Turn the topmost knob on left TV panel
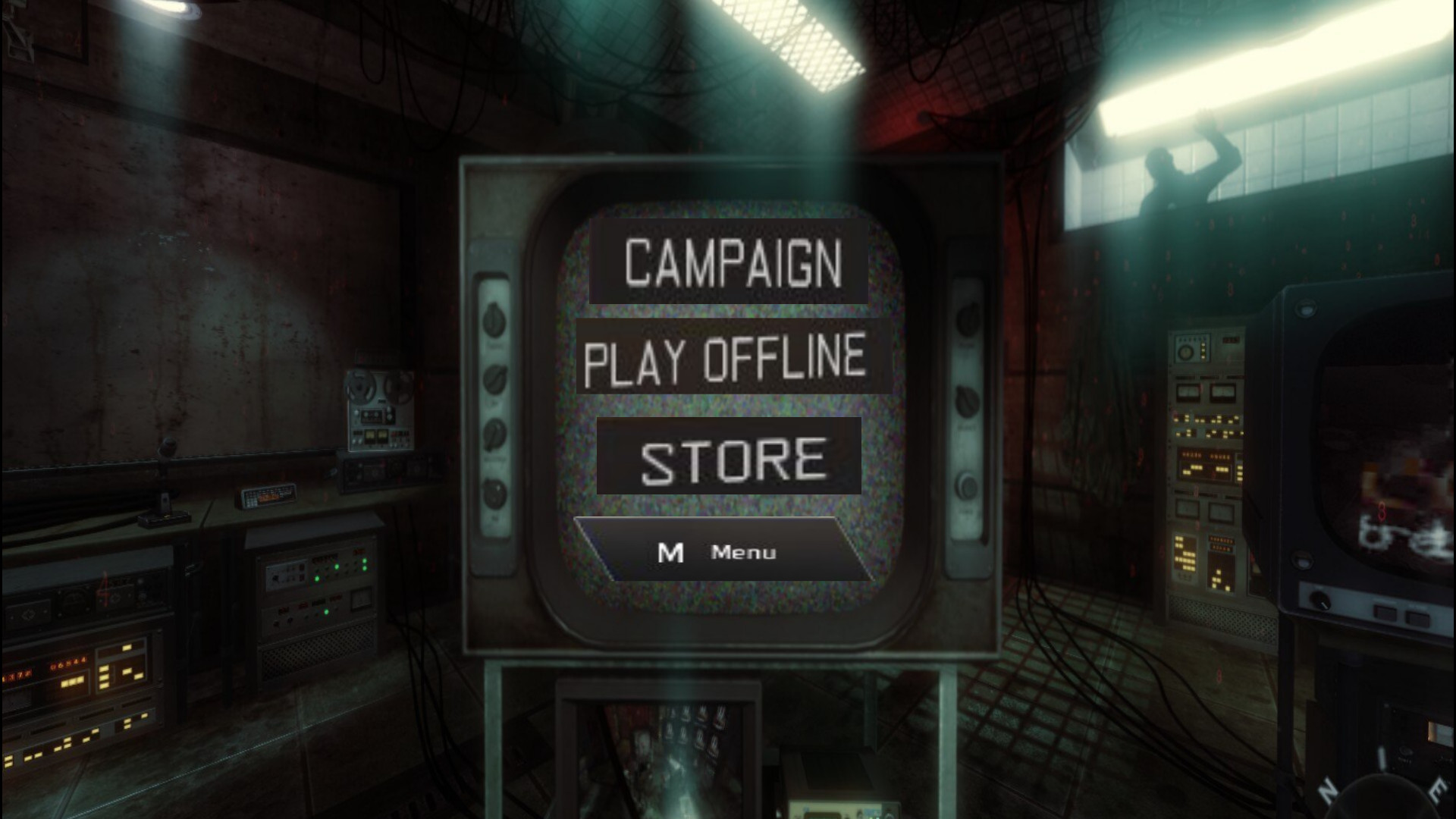The height and width of the screenshot is (819, 1456). pos(493,318)
